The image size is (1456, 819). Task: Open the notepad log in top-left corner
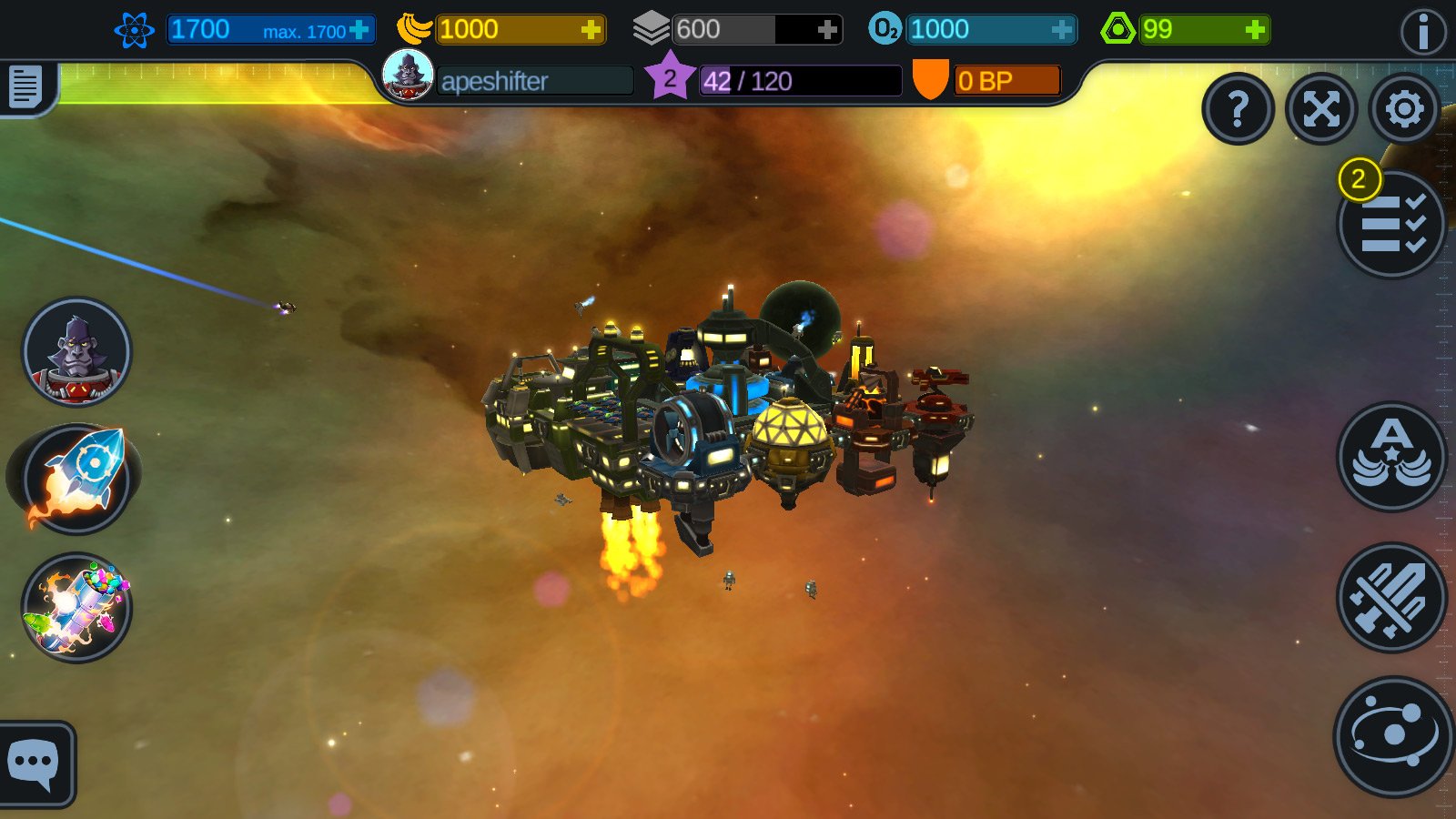[x=25, y=87]
